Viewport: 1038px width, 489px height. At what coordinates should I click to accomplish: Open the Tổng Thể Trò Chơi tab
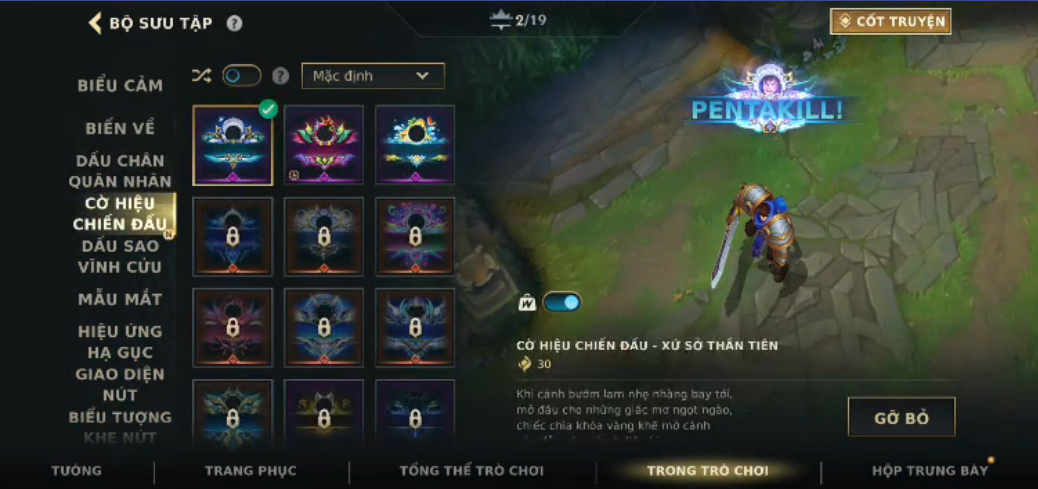(x=471, y=471)
